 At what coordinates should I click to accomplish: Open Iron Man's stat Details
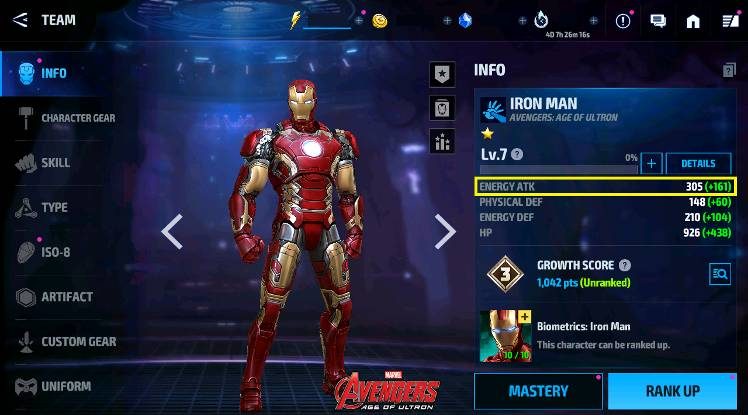click(698, 164)
